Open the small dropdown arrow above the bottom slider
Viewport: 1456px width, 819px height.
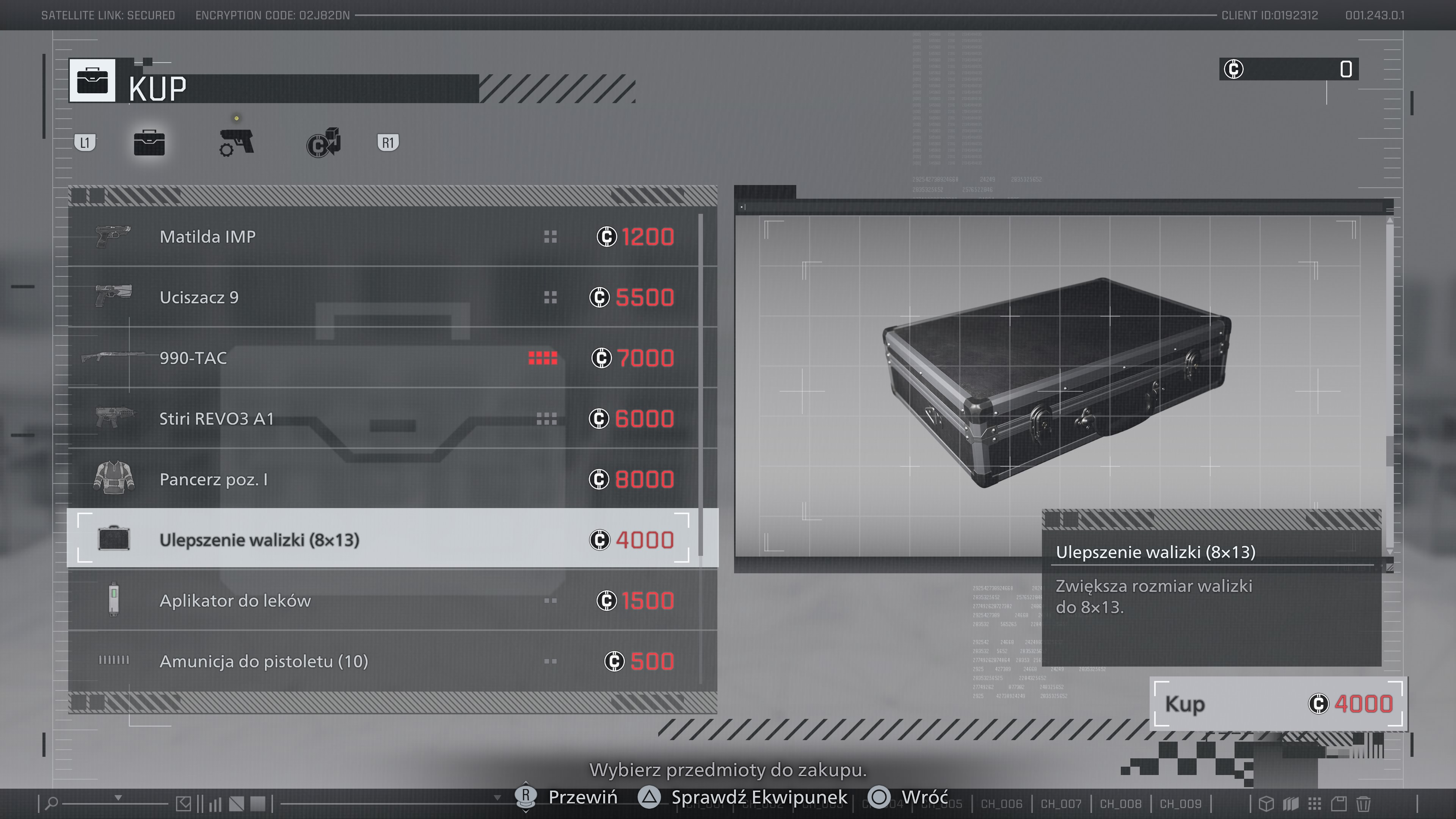pos(119,797)
